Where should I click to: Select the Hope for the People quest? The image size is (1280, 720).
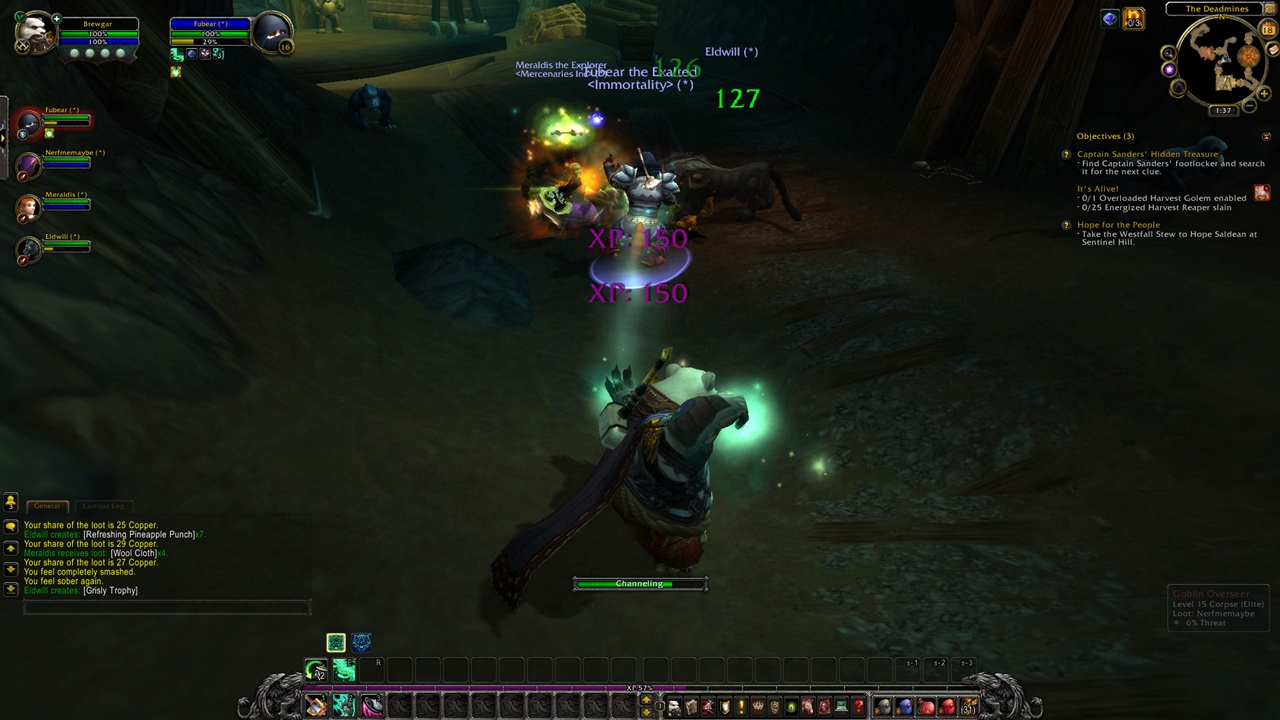coord(1118,225)
